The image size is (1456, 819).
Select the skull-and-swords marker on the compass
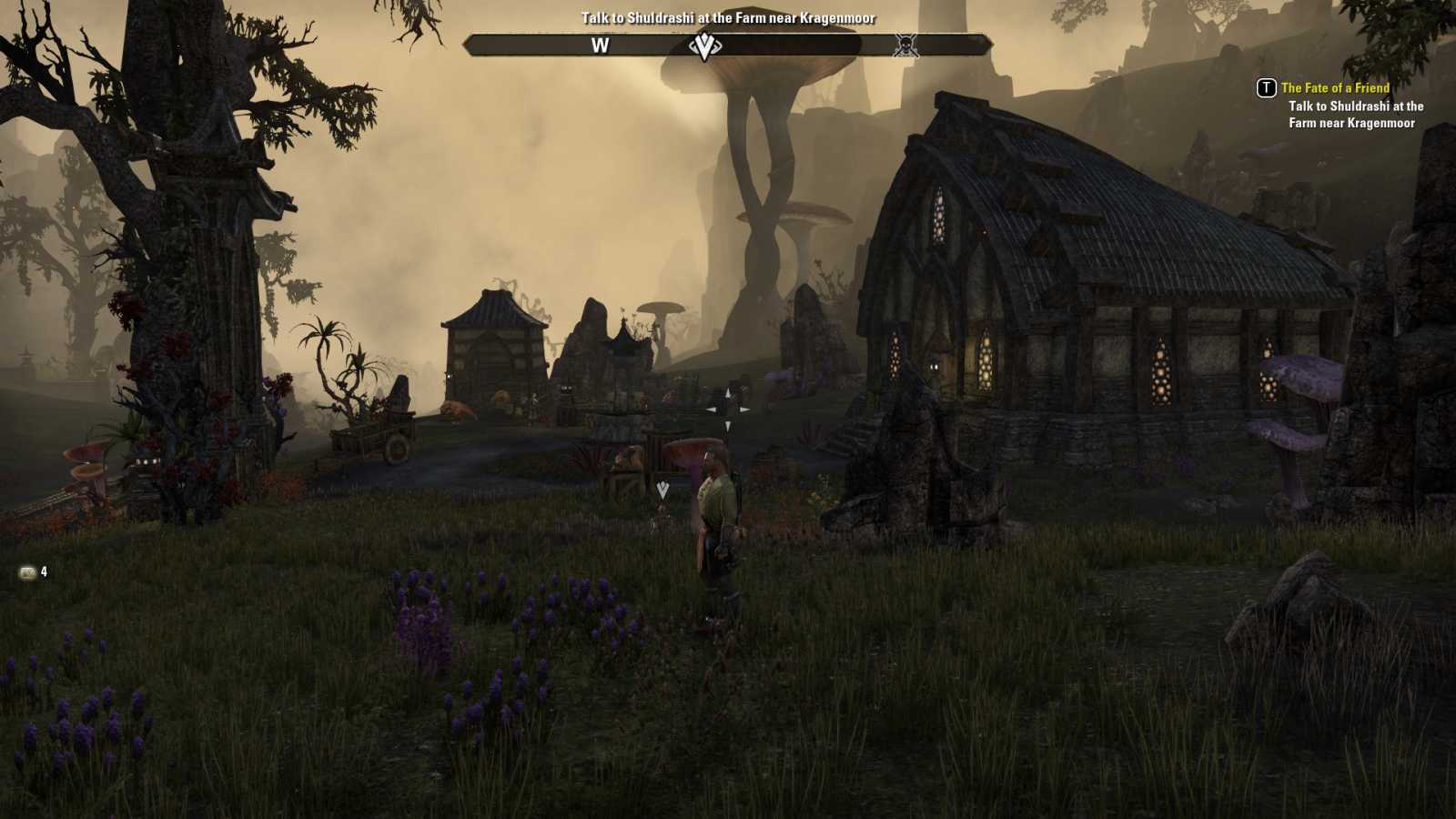[905, 45]
